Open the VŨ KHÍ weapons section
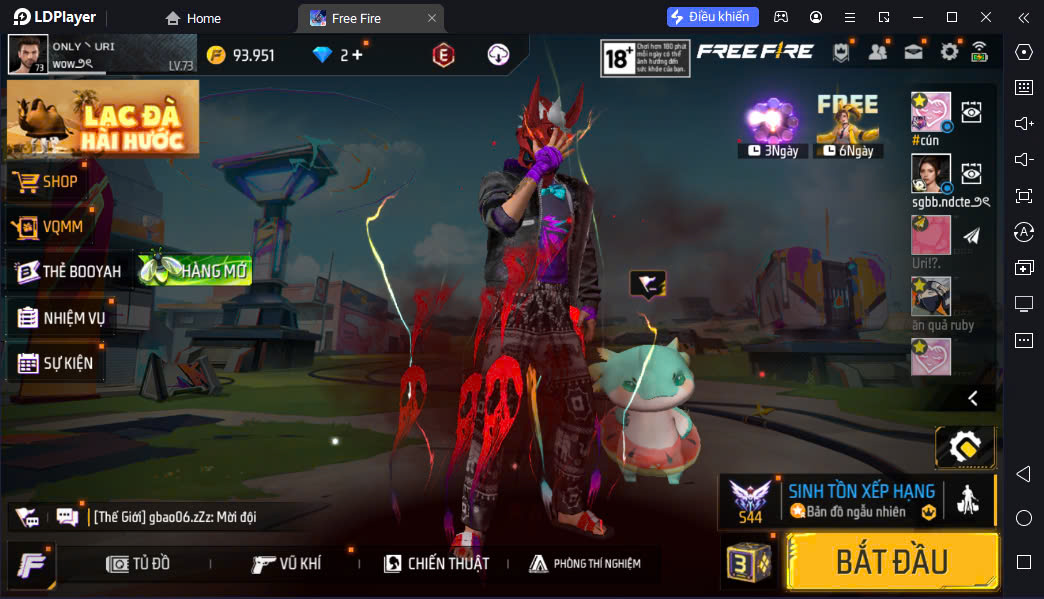The image size is (1044, 599). pyautogui.click(x=287, y=564)
